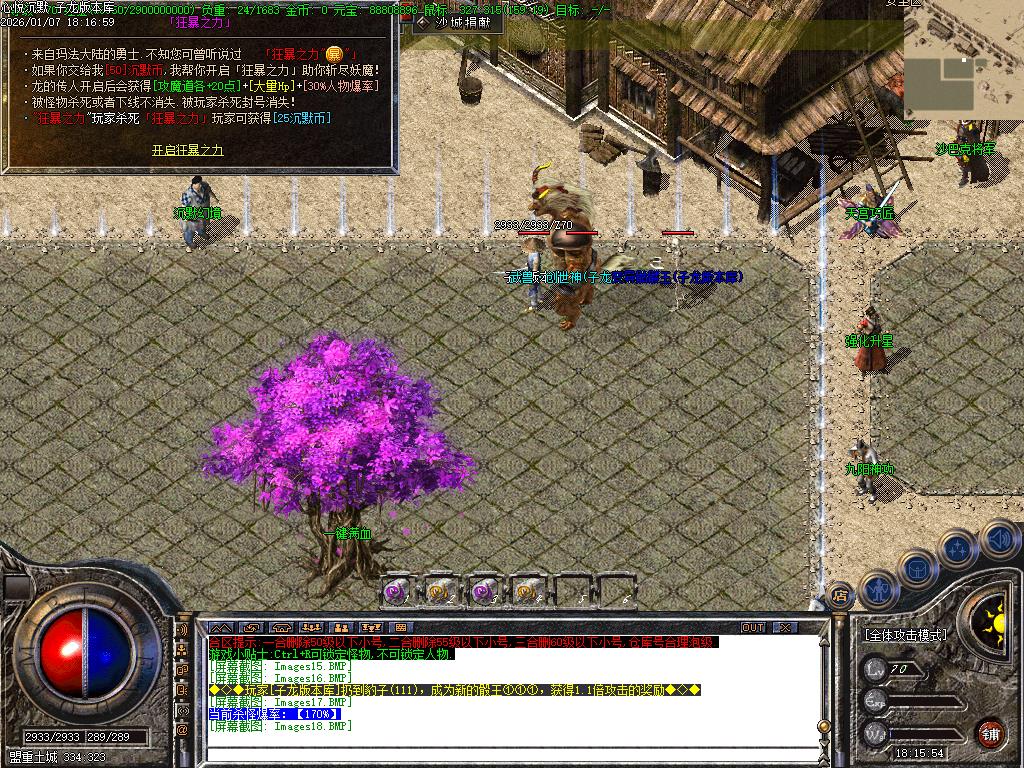Click the @ icon beside chat
This screenshot has width=1024, height=768.
click(x=183, y=730)
